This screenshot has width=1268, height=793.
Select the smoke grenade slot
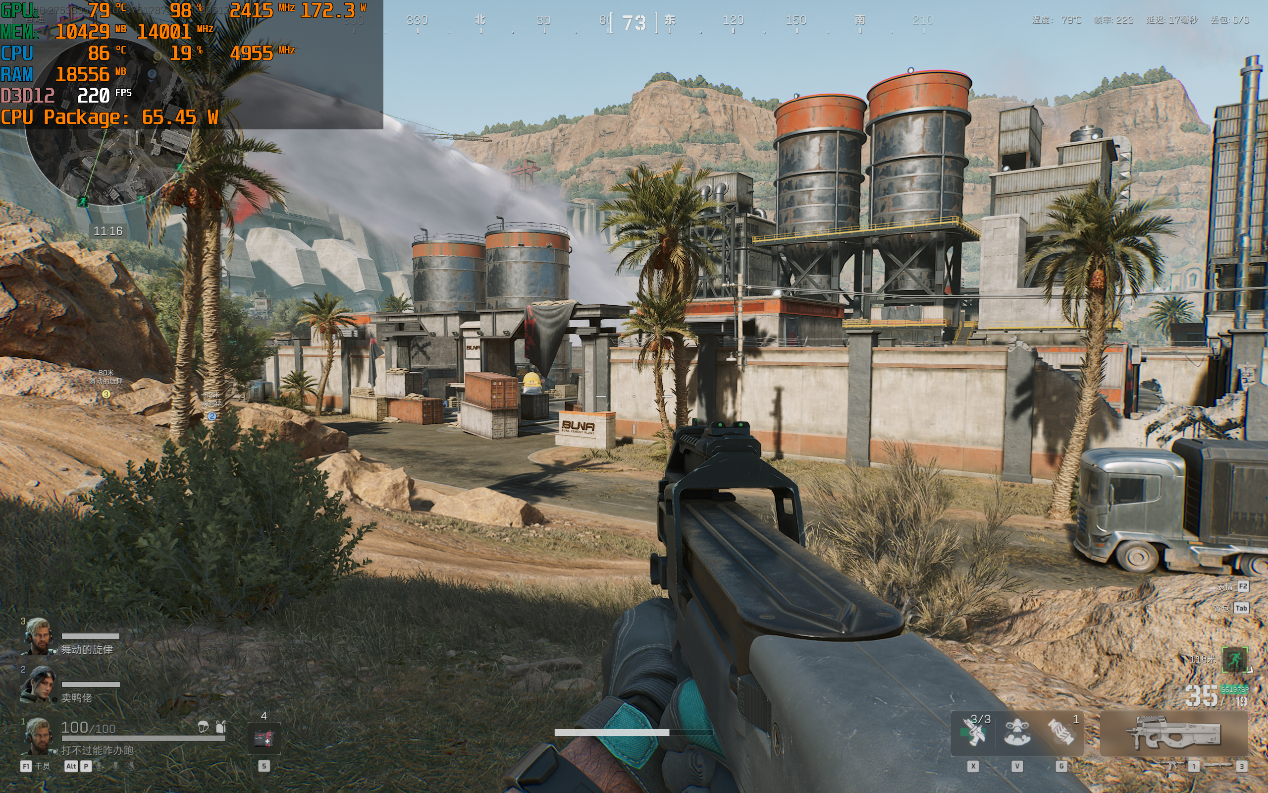click(x=1061, y=733)
